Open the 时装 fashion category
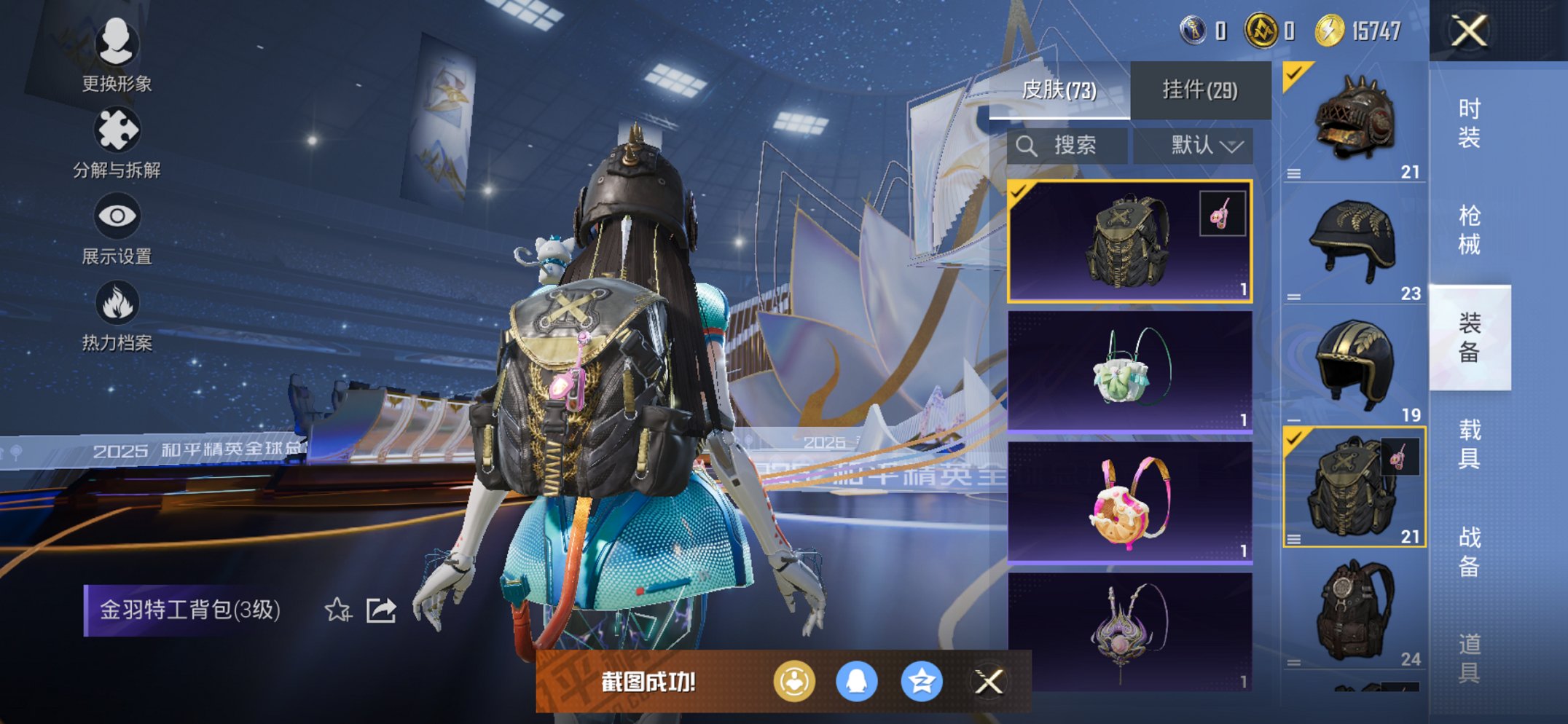The image size is (1568, 724). [x=1469, y=122]
